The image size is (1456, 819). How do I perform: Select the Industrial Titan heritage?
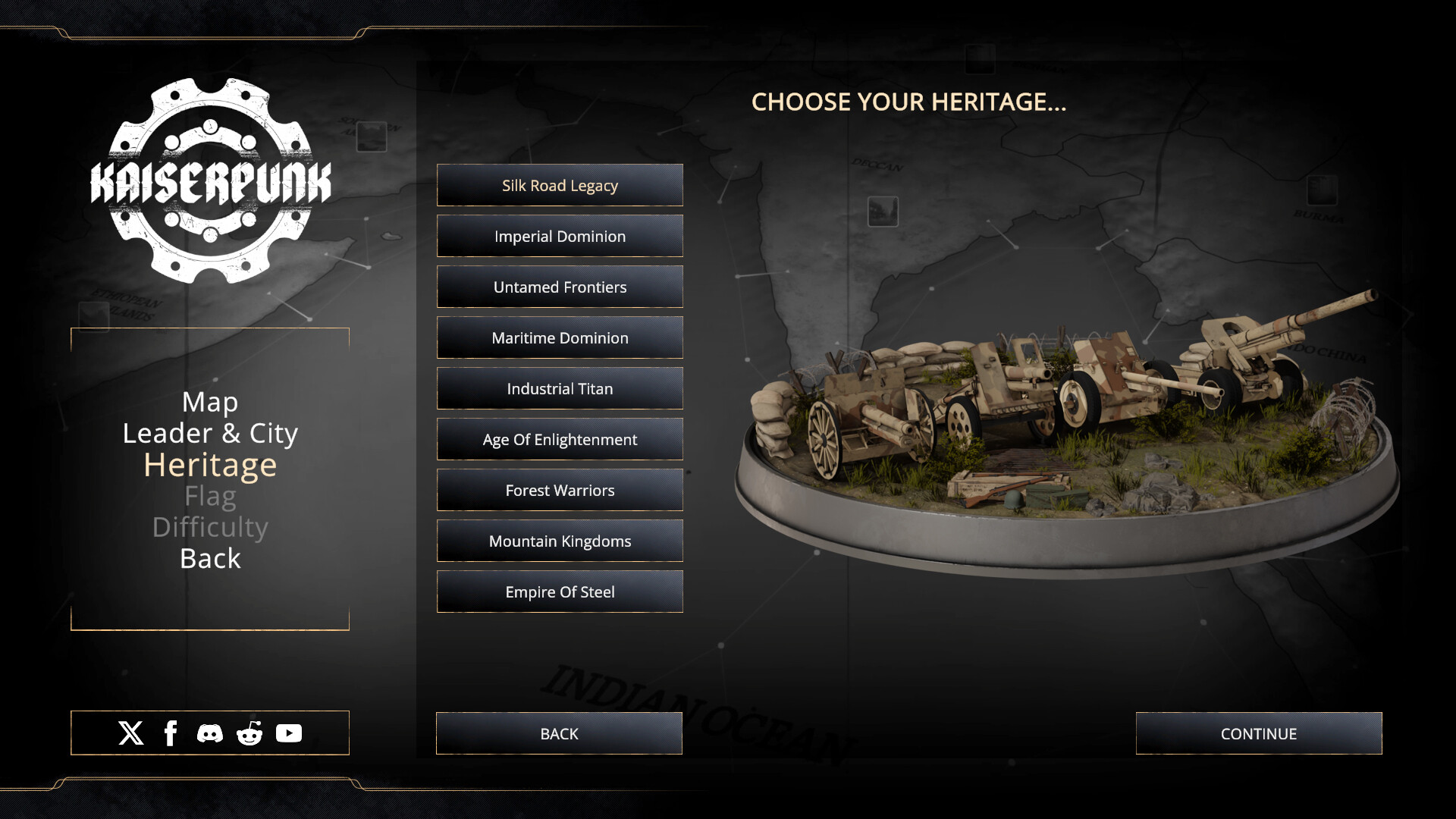(x=560, y=388)
